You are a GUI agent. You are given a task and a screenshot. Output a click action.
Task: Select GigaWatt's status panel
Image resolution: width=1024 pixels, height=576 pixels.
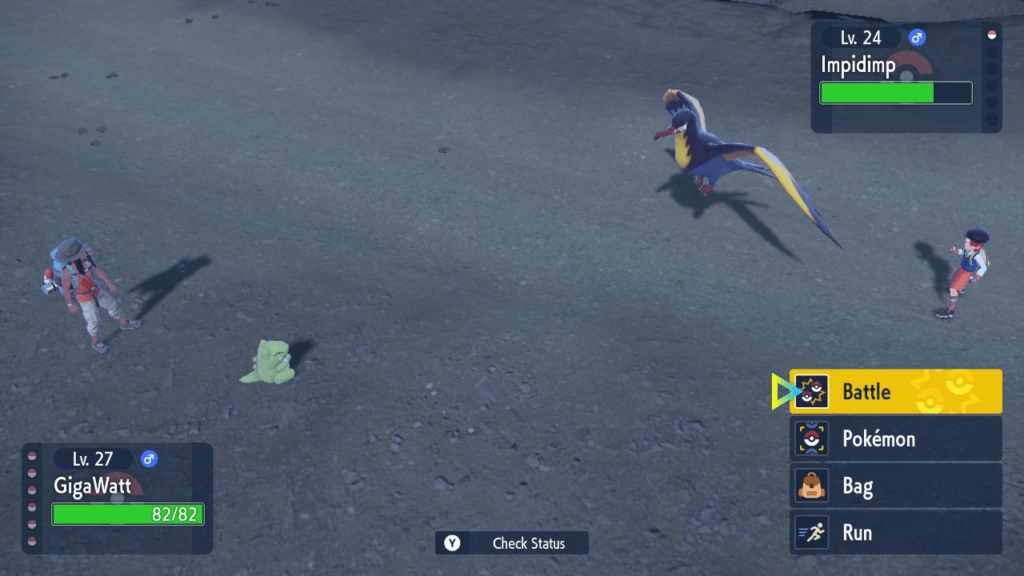click(118, 498)
